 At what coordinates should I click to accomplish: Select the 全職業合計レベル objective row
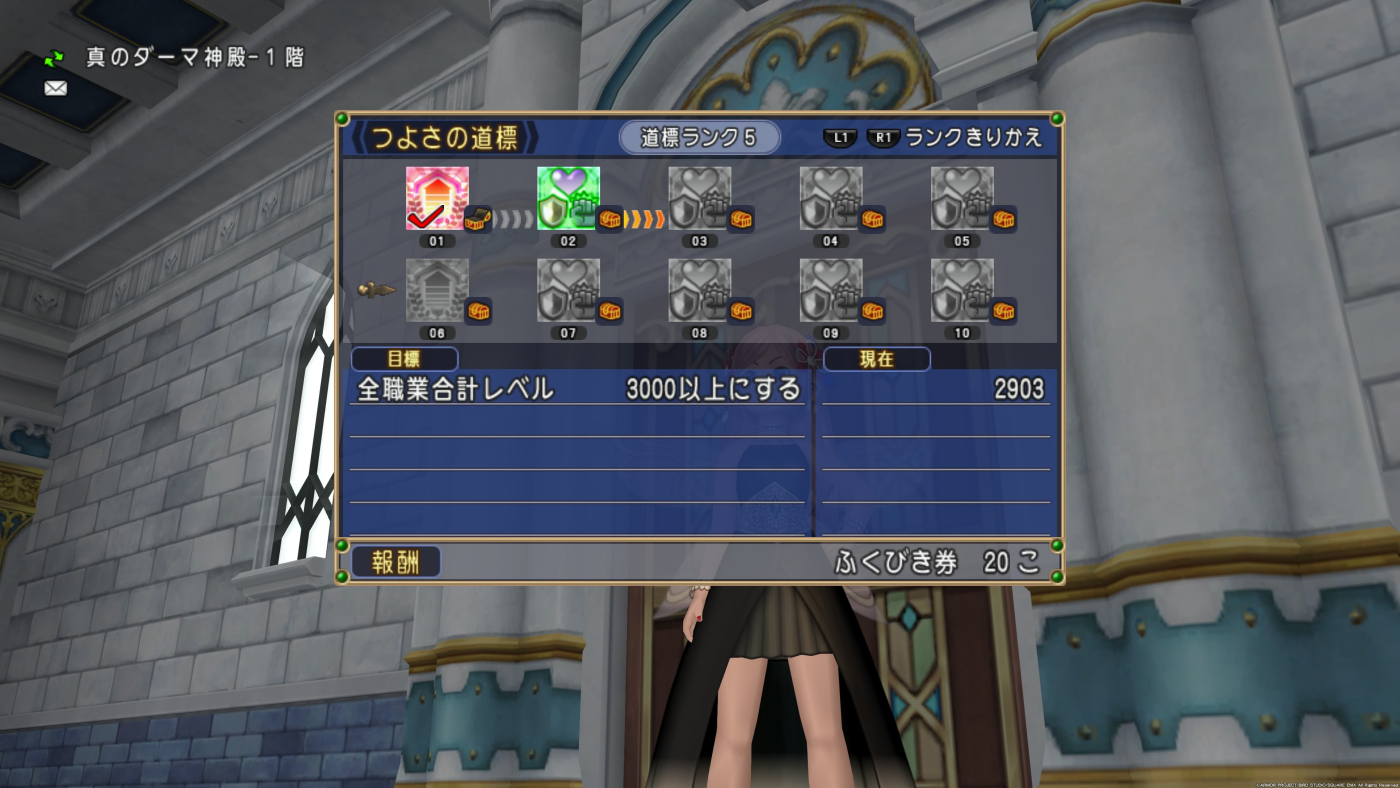coord(579,389)
